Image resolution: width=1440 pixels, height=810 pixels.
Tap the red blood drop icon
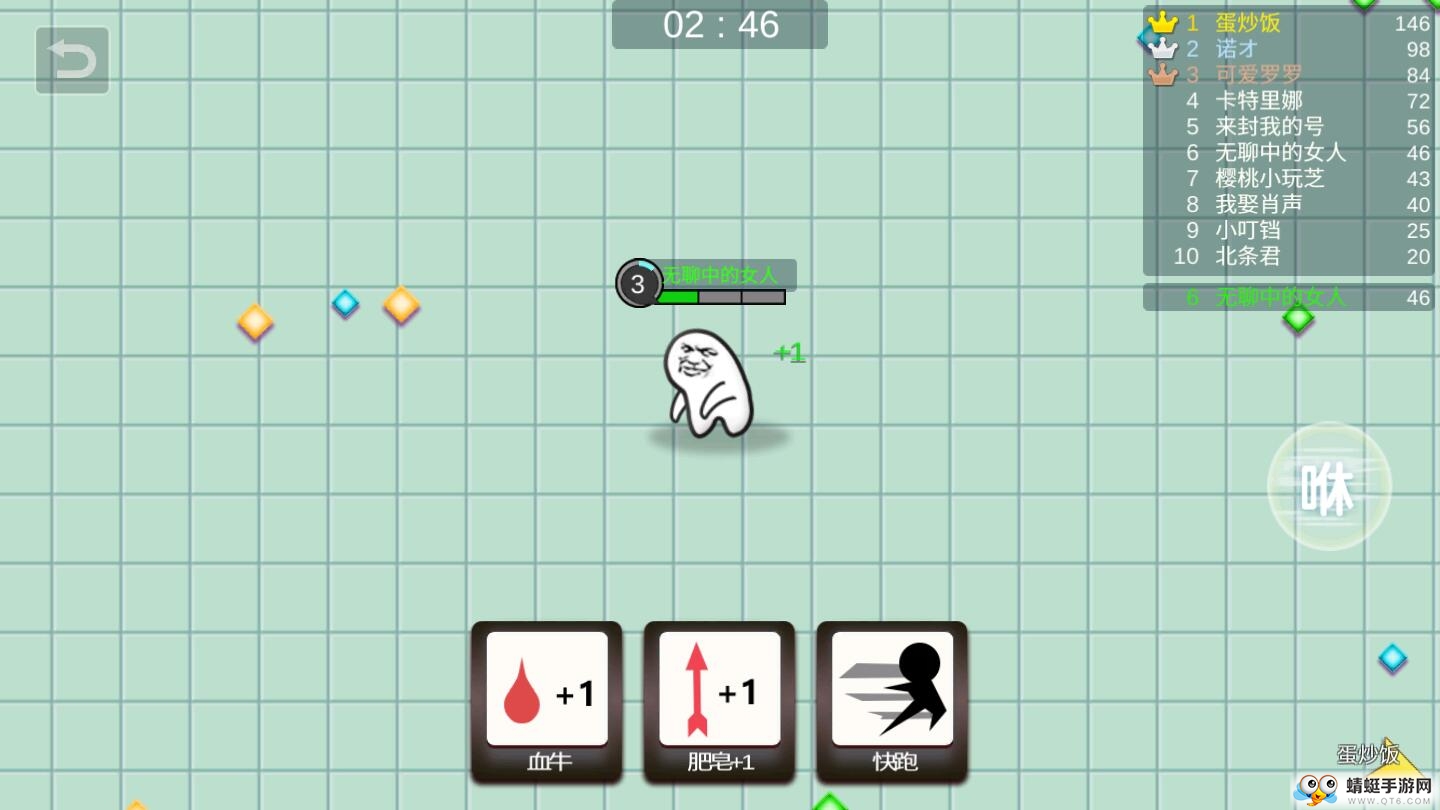tap(521, 691)
